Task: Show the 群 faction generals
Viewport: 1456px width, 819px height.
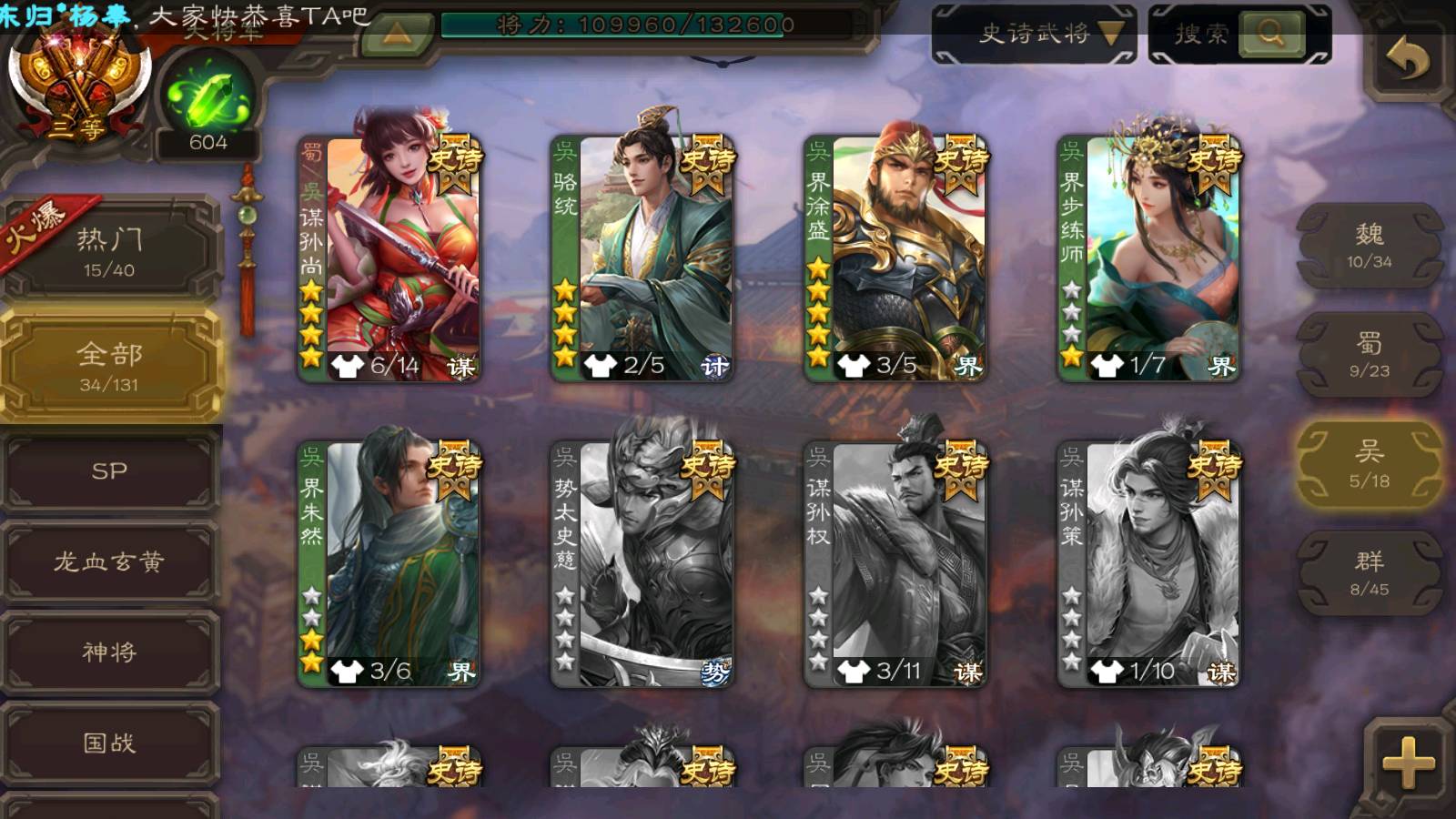Action: pos(1369,573)
